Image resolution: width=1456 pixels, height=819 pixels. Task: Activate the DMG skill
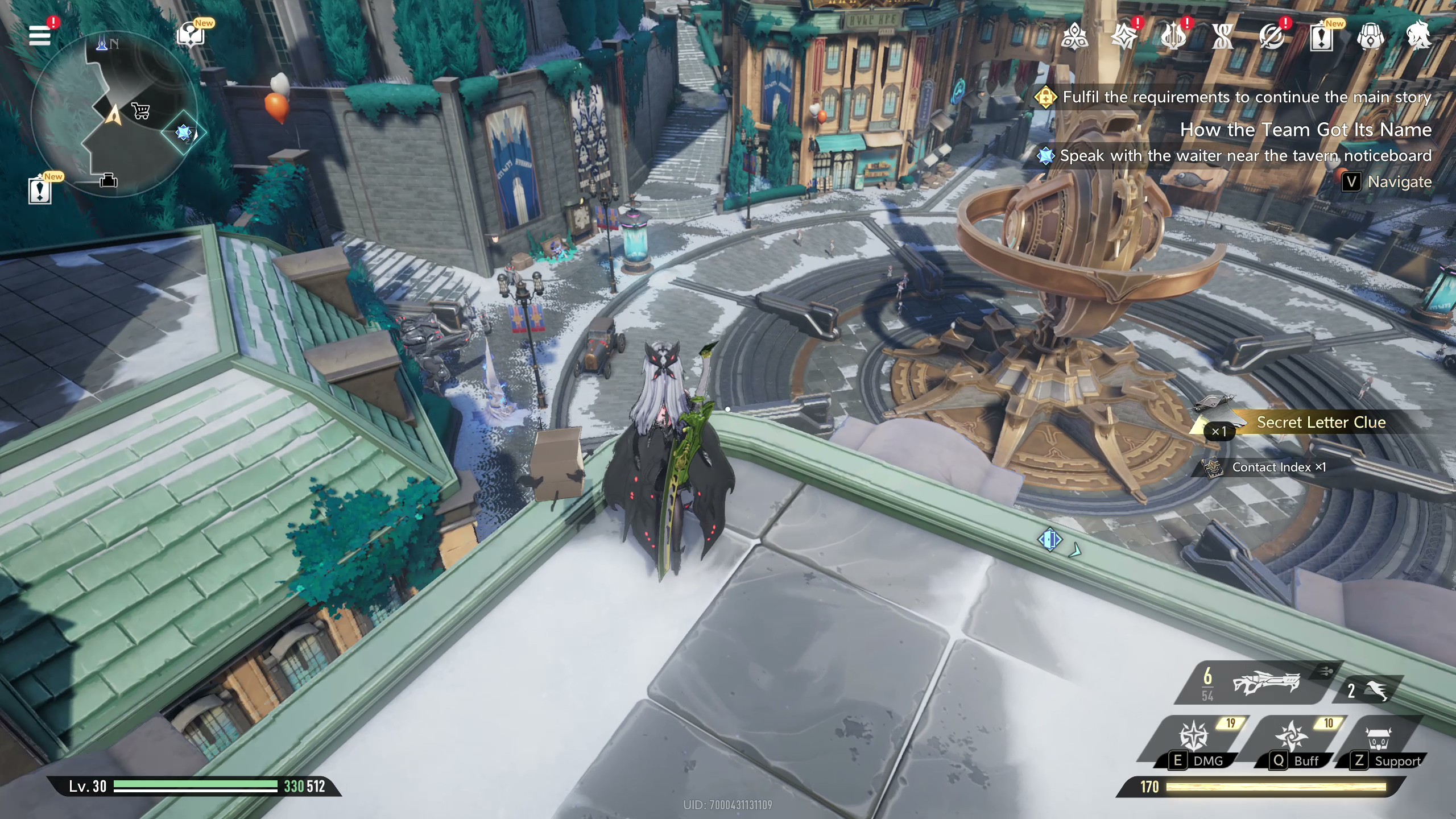tap(1194, 739)
